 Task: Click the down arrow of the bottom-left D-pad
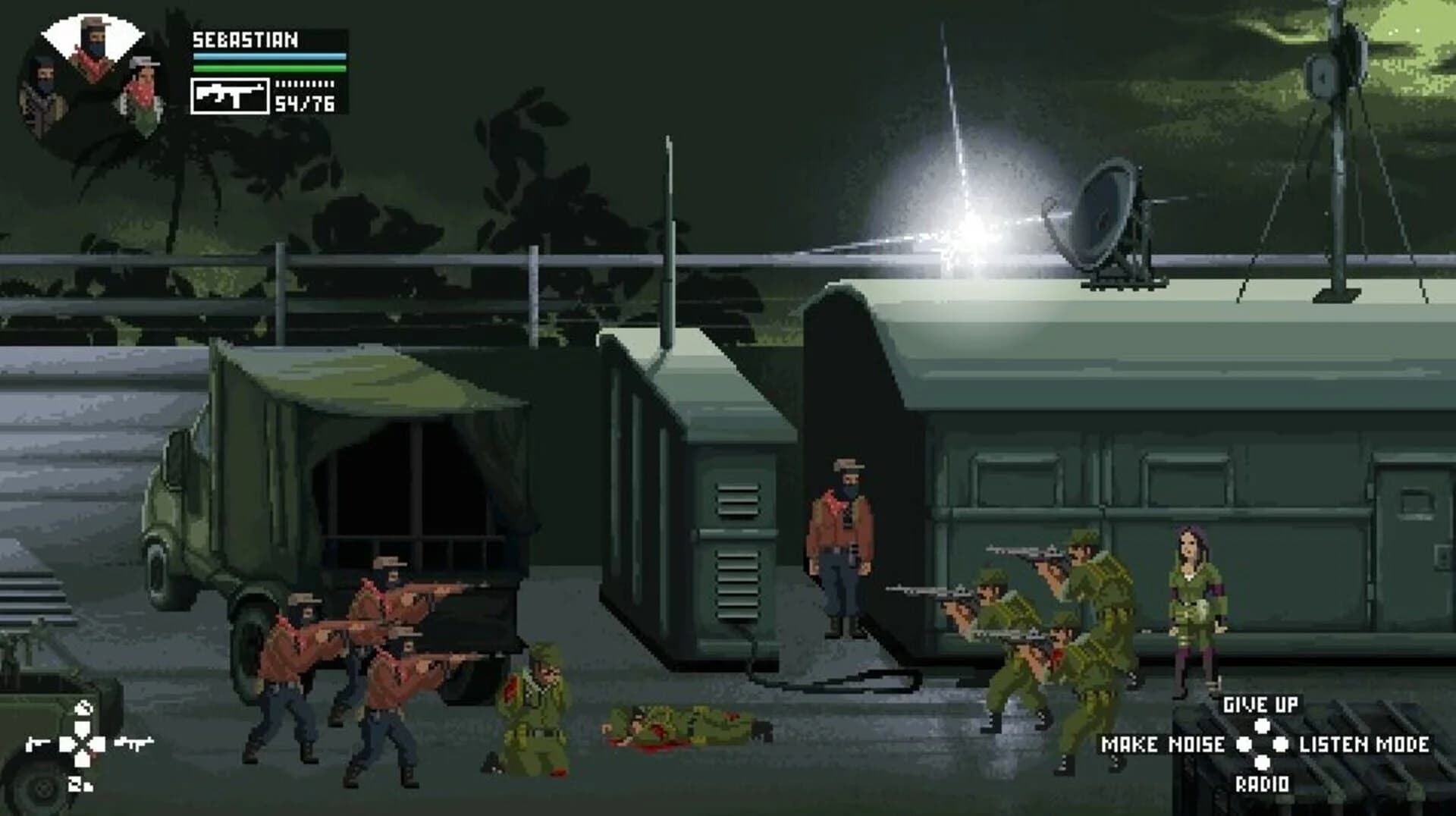82,760
